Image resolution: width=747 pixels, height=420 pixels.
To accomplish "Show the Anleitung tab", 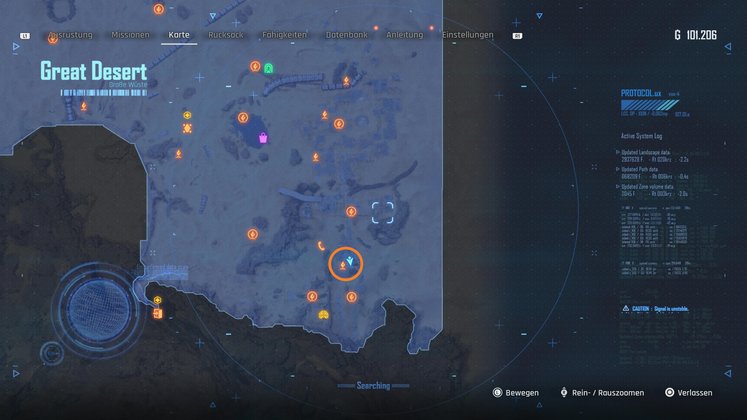I will pos(402,35).
